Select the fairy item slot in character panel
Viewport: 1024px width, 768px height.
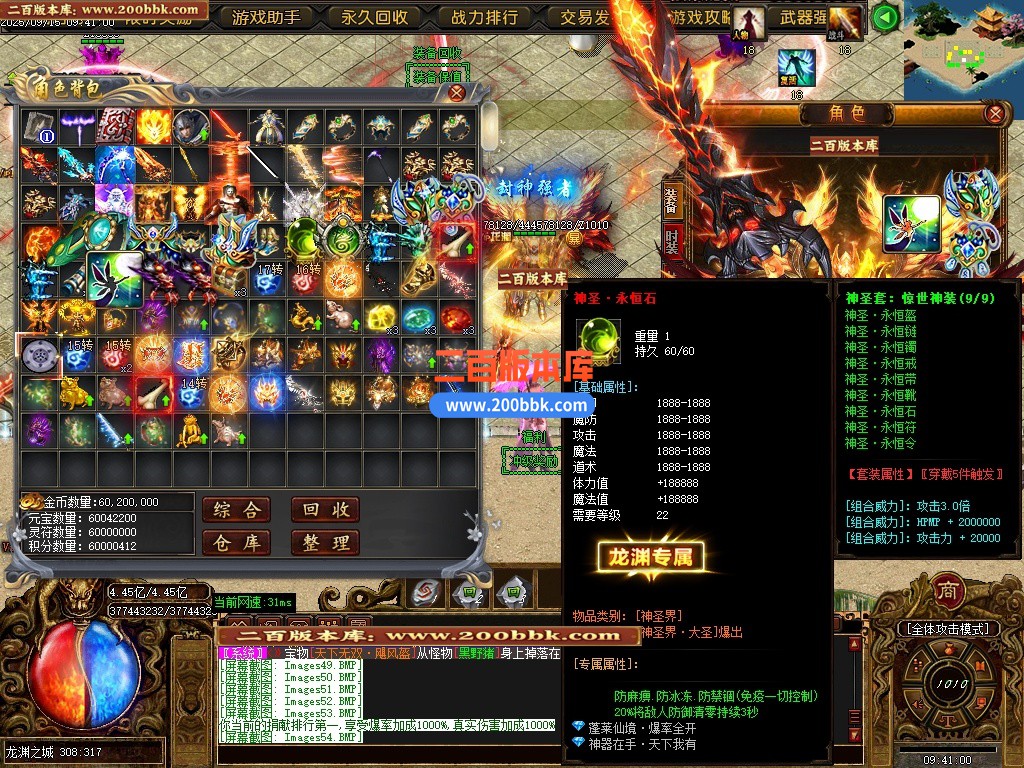911,224
